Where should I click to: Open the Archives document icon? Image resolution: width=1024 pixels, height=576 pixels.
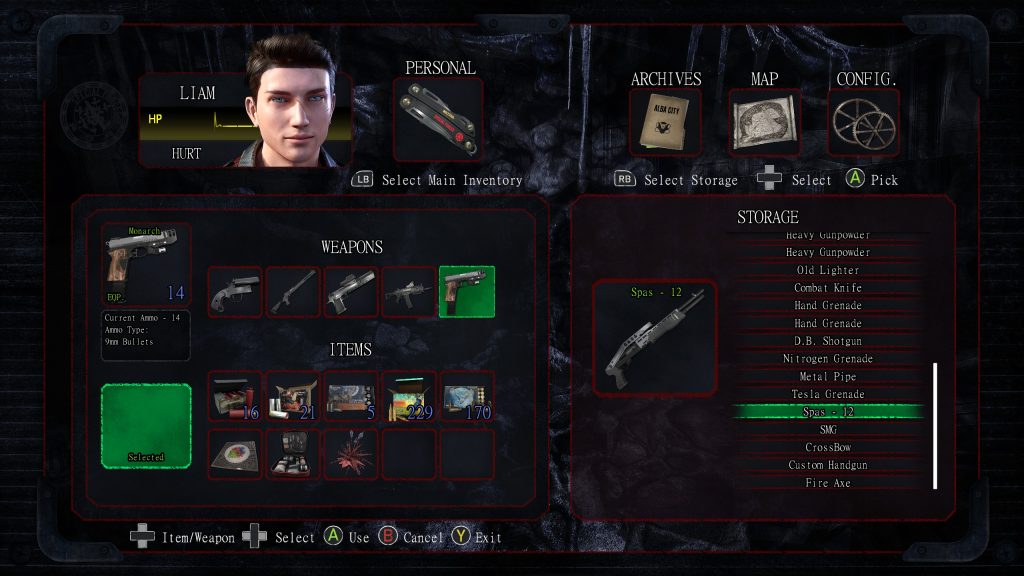[x=664, y=124]
